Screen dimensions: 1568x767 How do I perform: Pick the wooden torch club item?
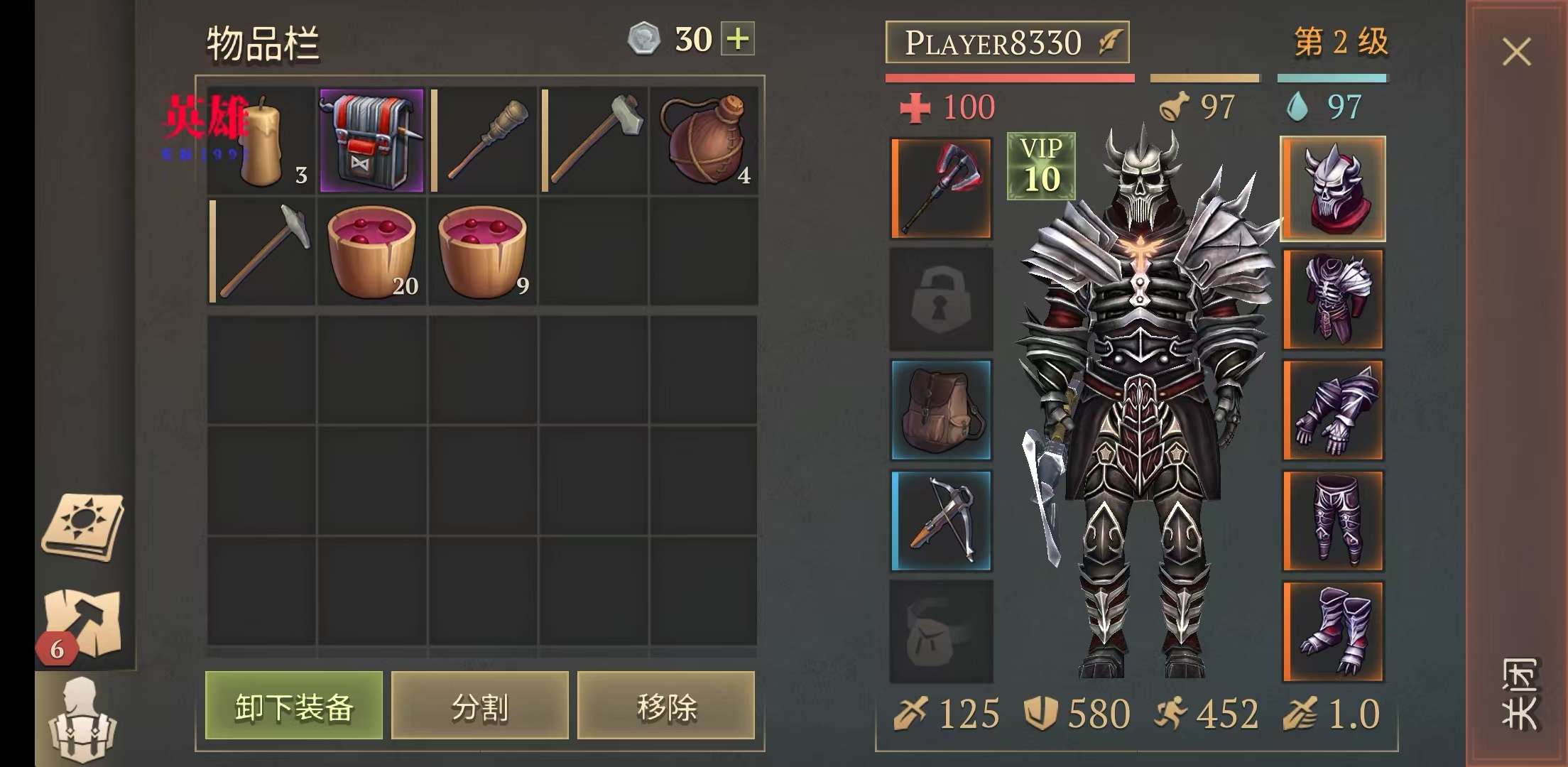(484, 141)
